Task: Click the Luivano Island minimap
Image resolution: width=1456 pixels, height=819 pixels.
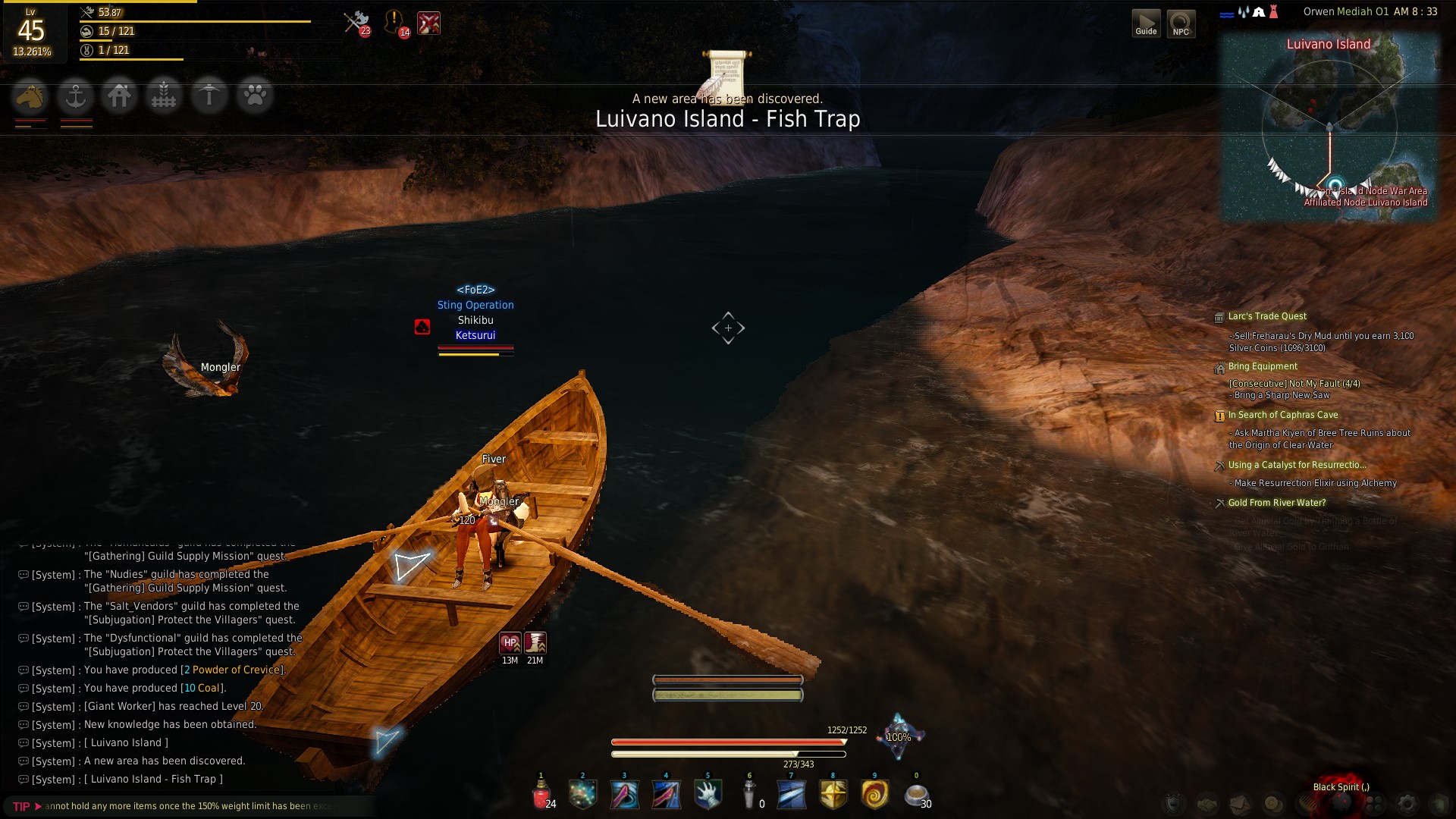Action: tap(1329, 129)
